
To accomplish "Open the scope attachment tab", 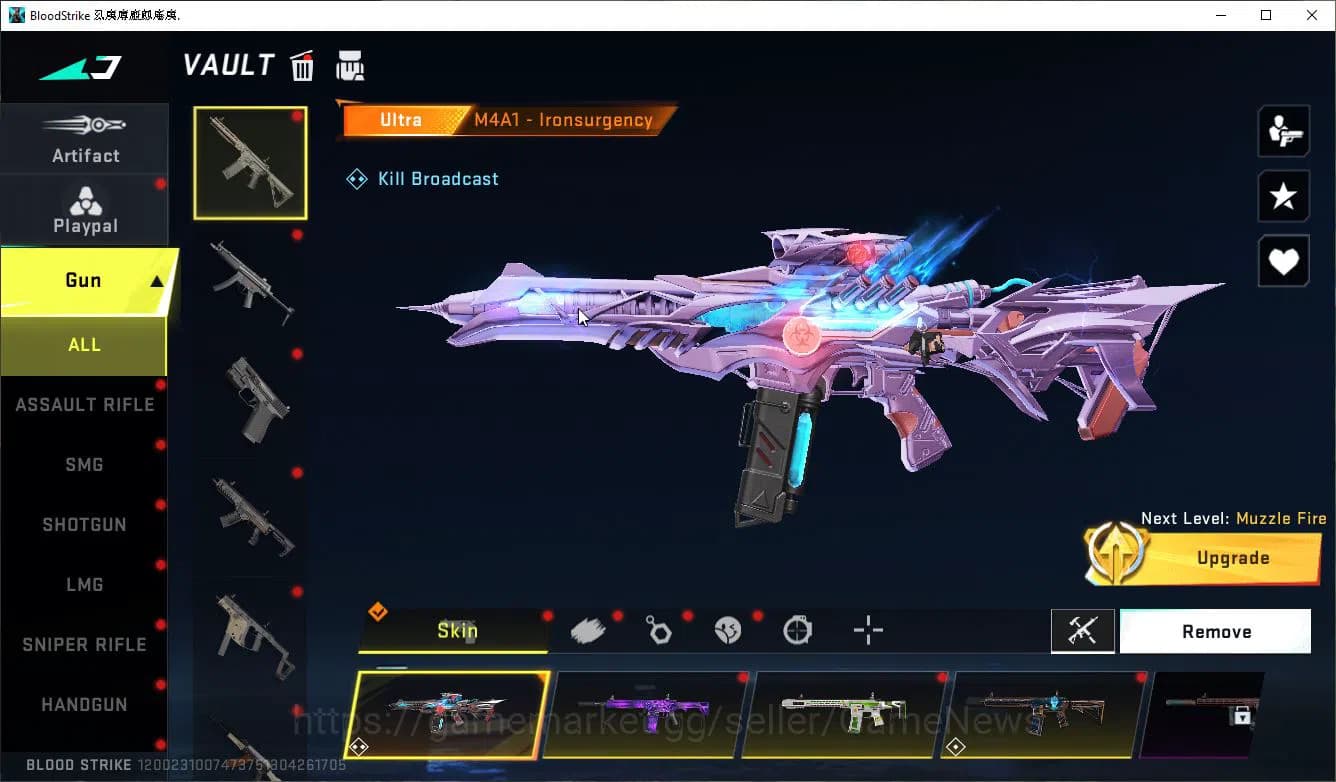I will click(x=797, y=630).
